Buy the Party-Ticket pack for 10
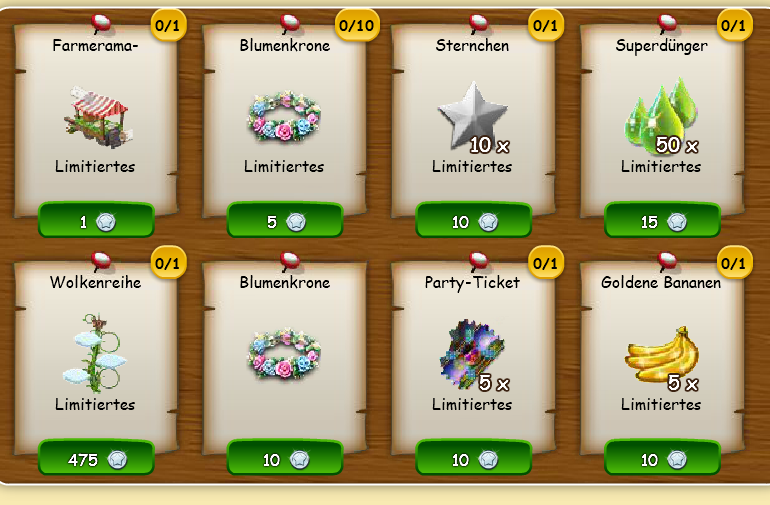The width and height of the screenshot is (770, 505). (x=473, y=459)
